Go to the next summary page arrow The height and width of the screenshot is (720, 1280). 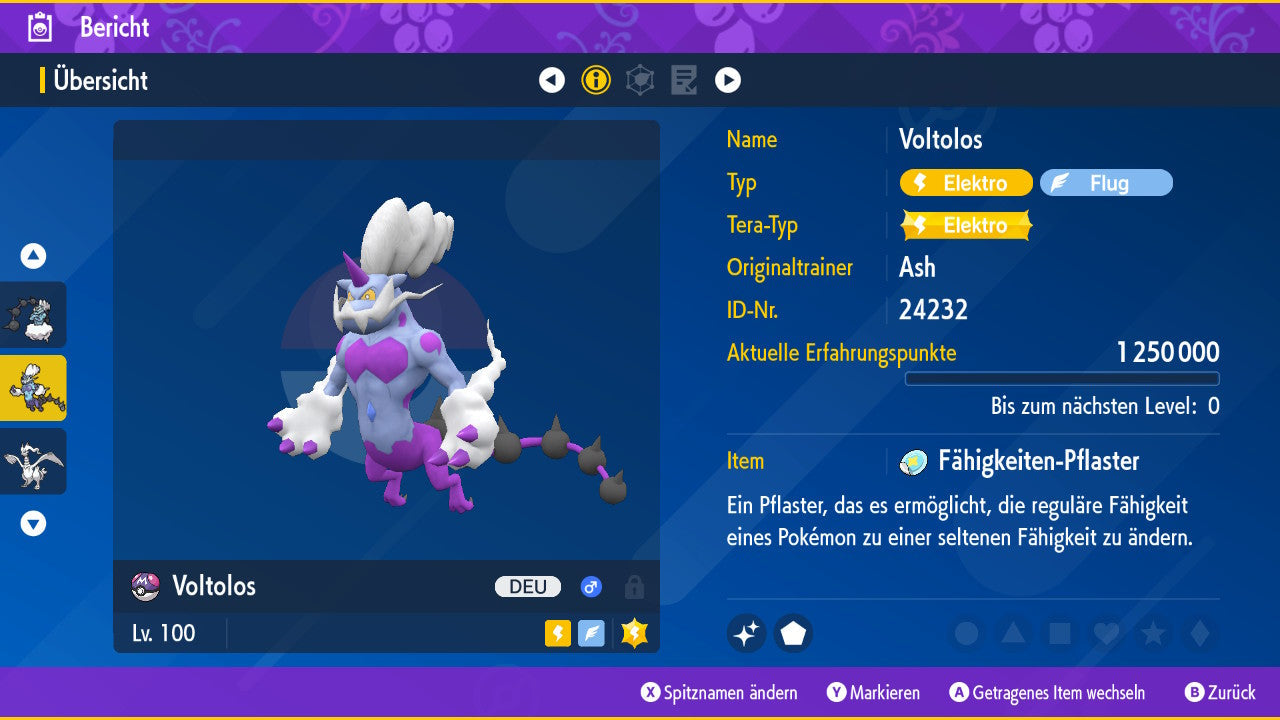(x=728, y=80)
